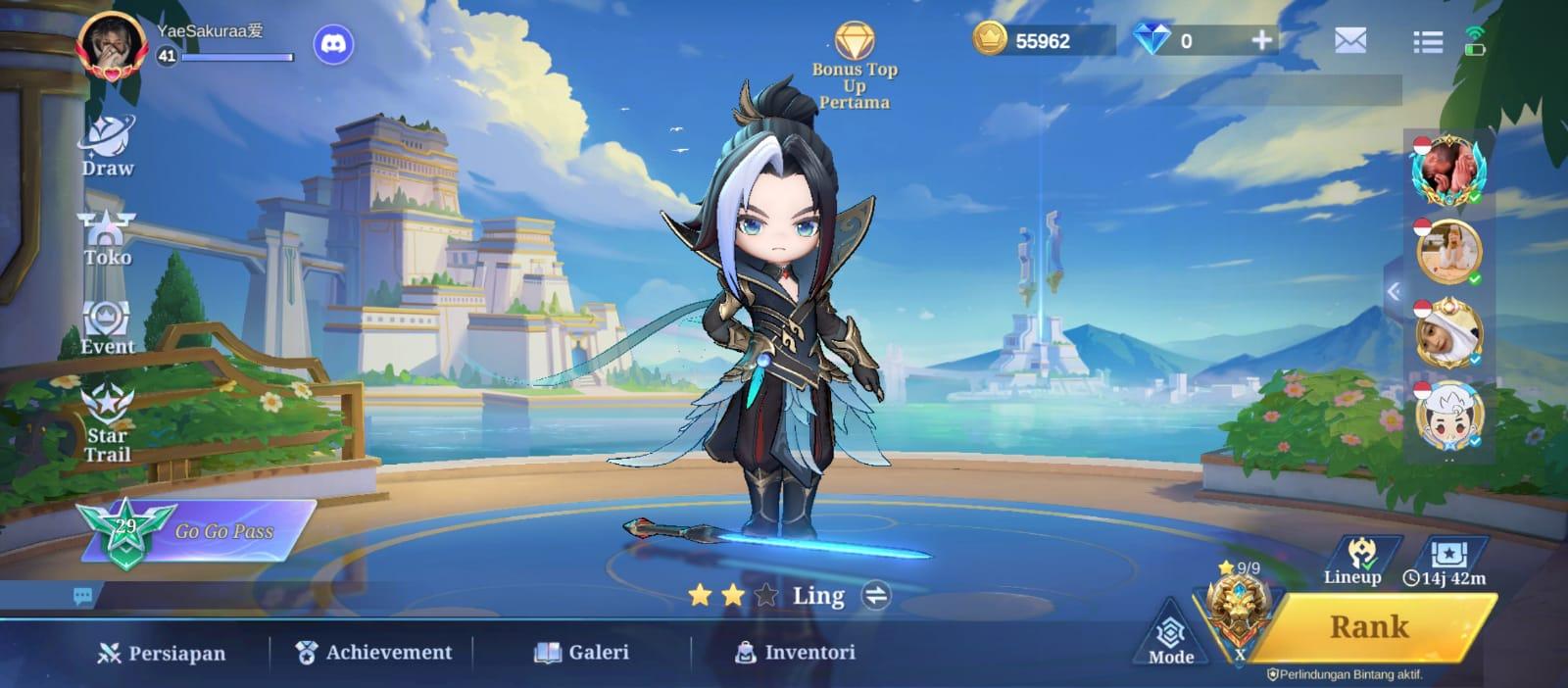The height and width of the screenshot is (688, 1568).
Task: Open the Star Trail menu
Action: click(x=107, y=422)
